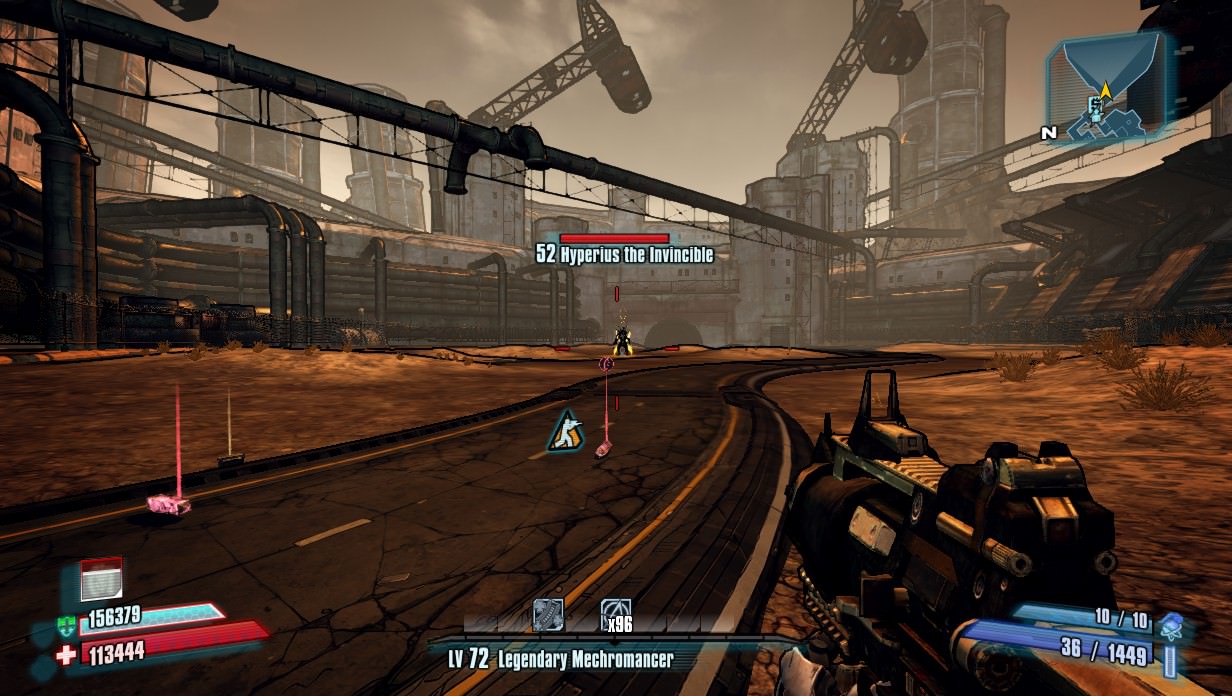Select the Anarchy stack icon showing x96
1232x696 pixels.
(615, 614)
